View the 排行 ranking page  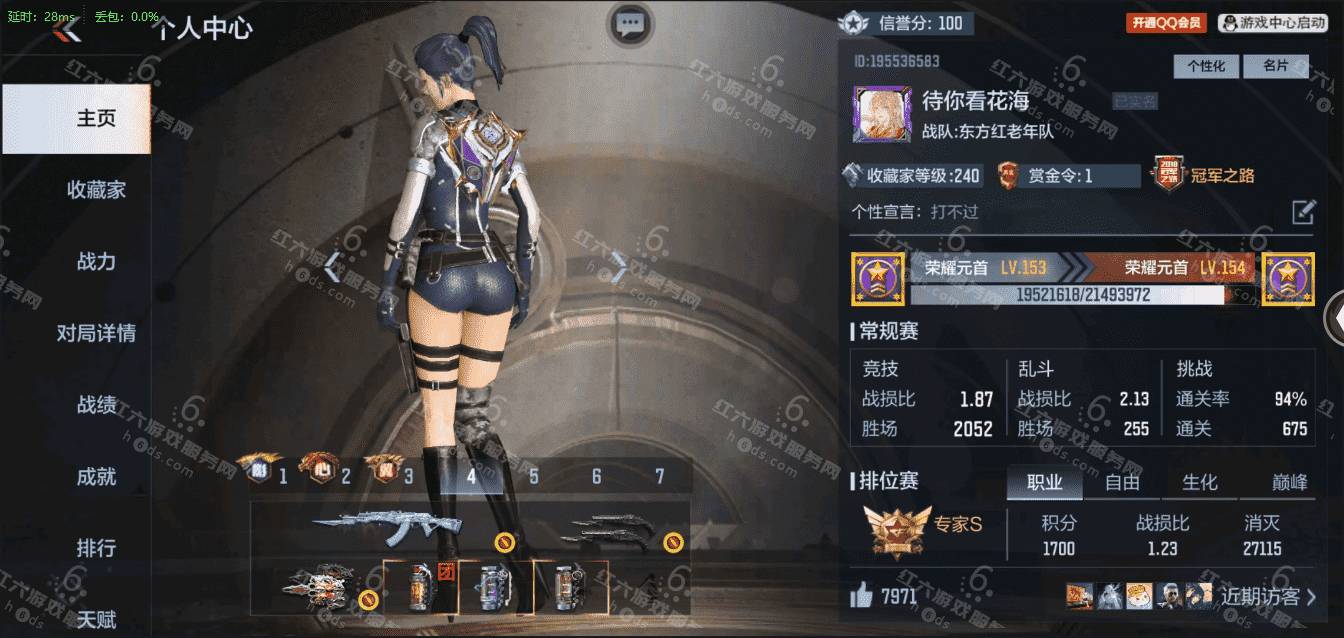96,548
